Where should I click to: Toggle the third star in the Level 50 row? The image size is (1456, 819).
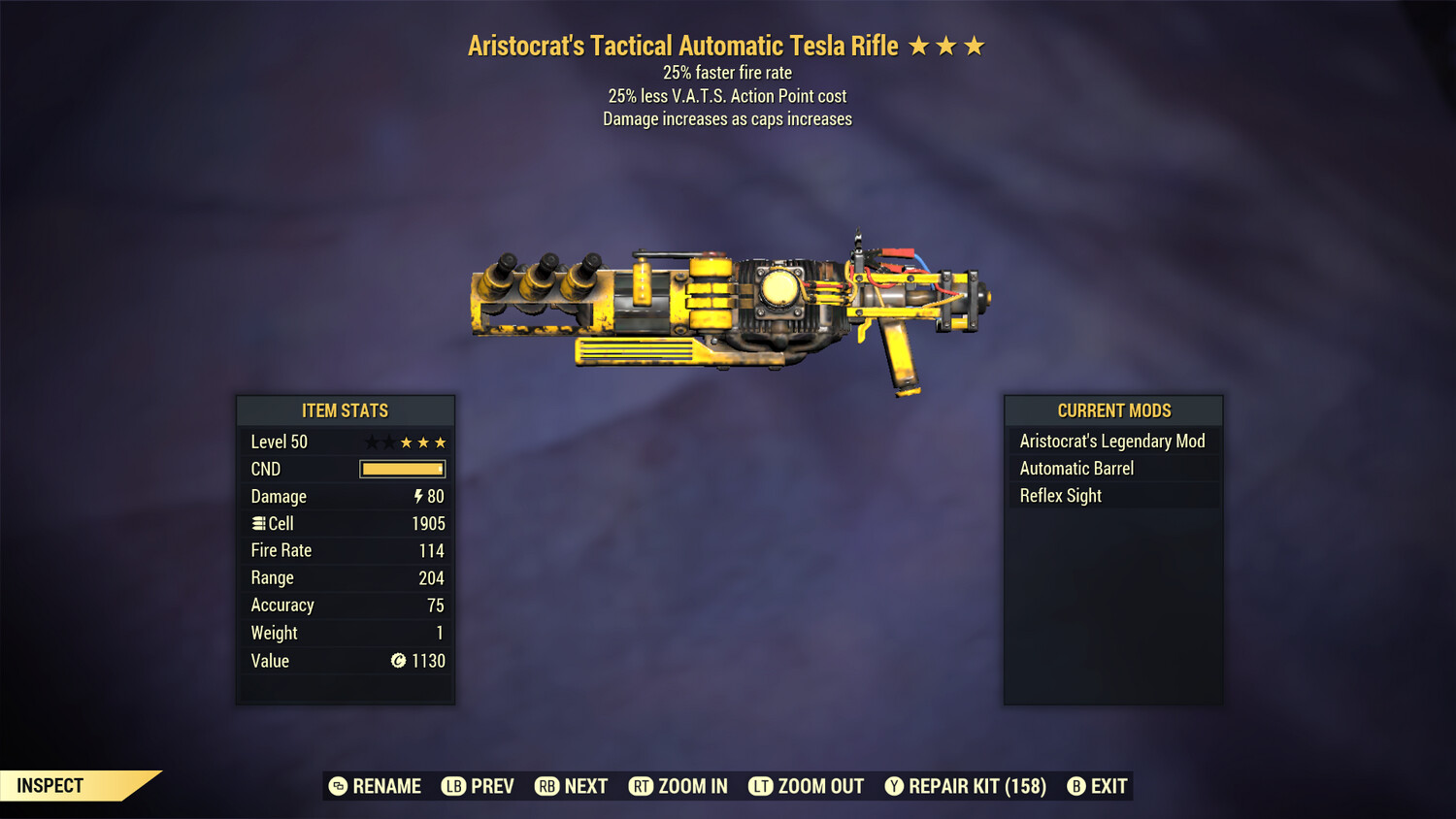407,442
